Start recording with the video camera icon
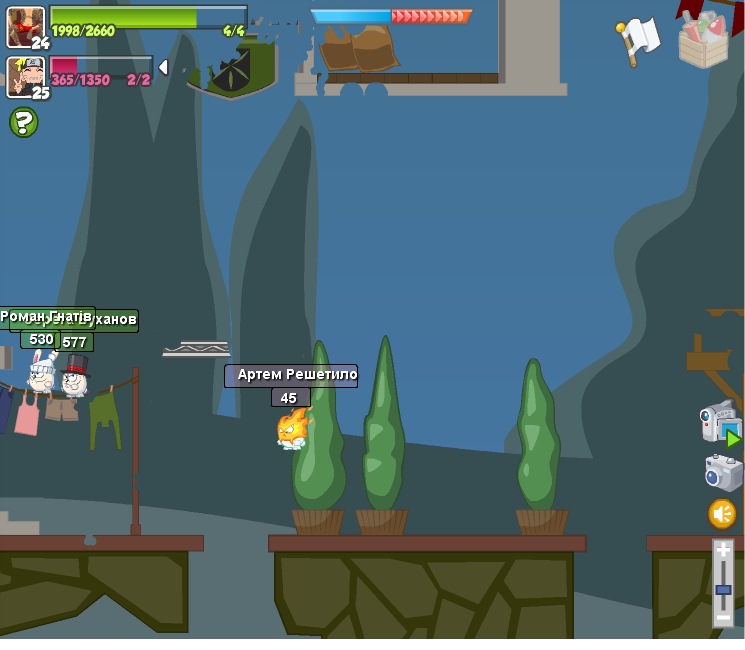This screenshot has height=650, width=745. point(719,422)
